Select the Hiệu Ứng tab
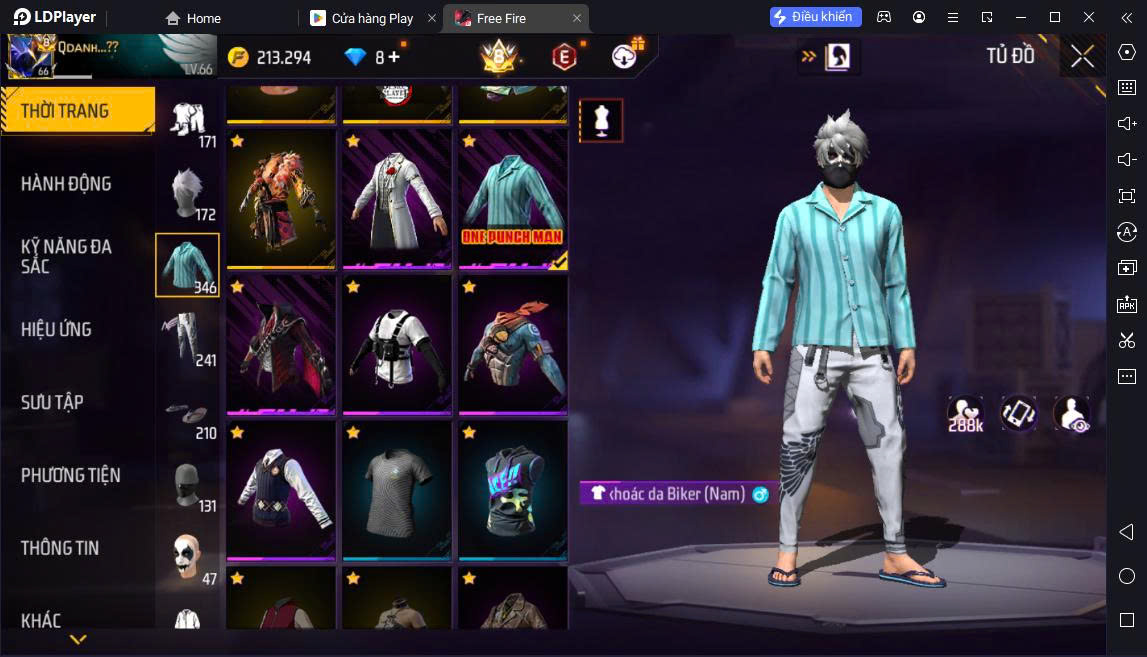Viewport: 1147px width, 657px height. pyautogui.click(x=56, y=329)
